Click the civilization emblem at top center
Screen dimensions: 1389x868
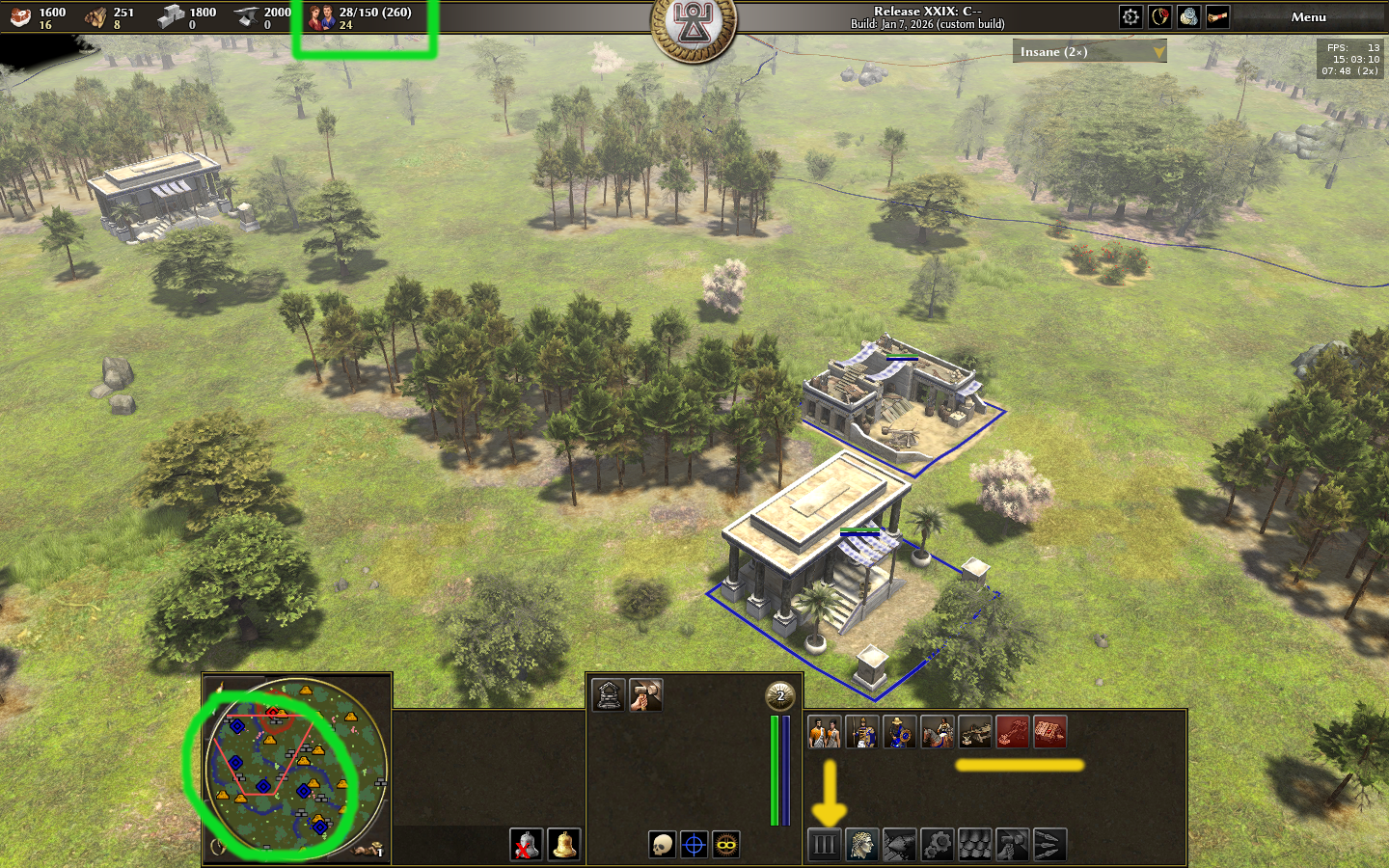point(693,27)
